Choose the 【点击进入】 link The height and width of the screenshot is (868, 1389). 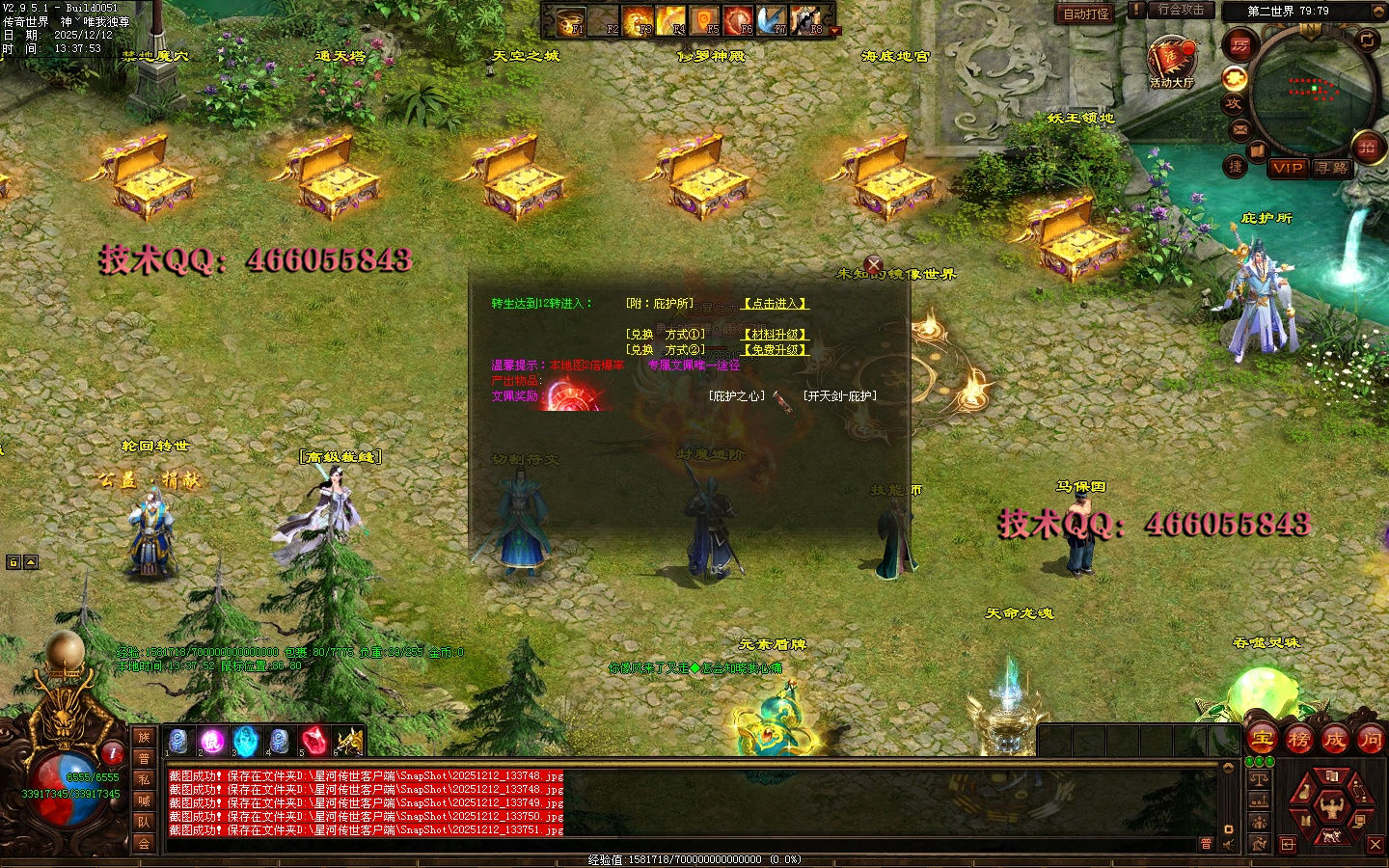point(775,304)
